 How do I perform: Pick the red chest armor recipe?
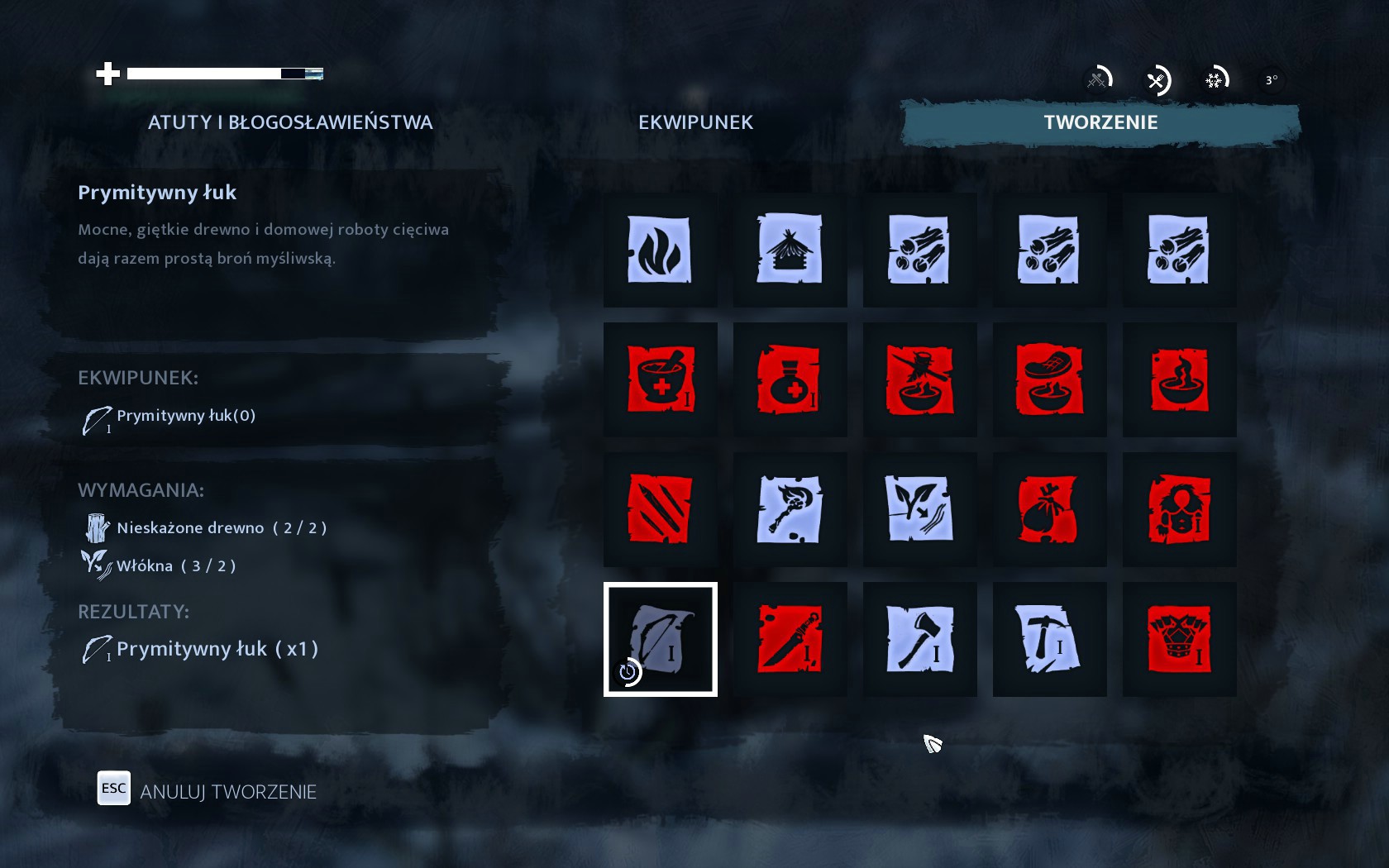coord(1179,639)
